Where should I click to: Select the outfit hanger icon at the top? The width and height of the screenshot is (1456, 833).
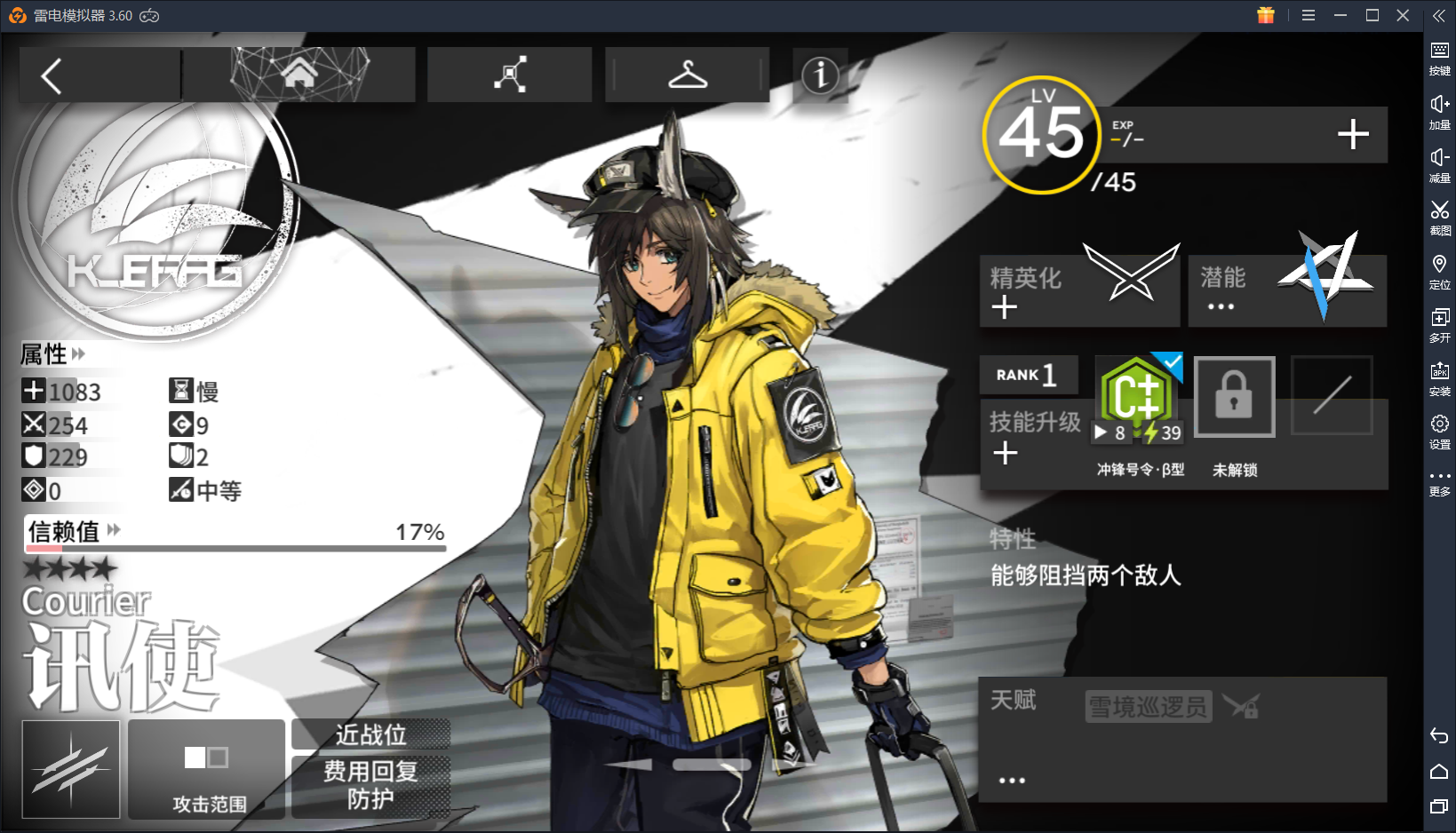(687, 75)
